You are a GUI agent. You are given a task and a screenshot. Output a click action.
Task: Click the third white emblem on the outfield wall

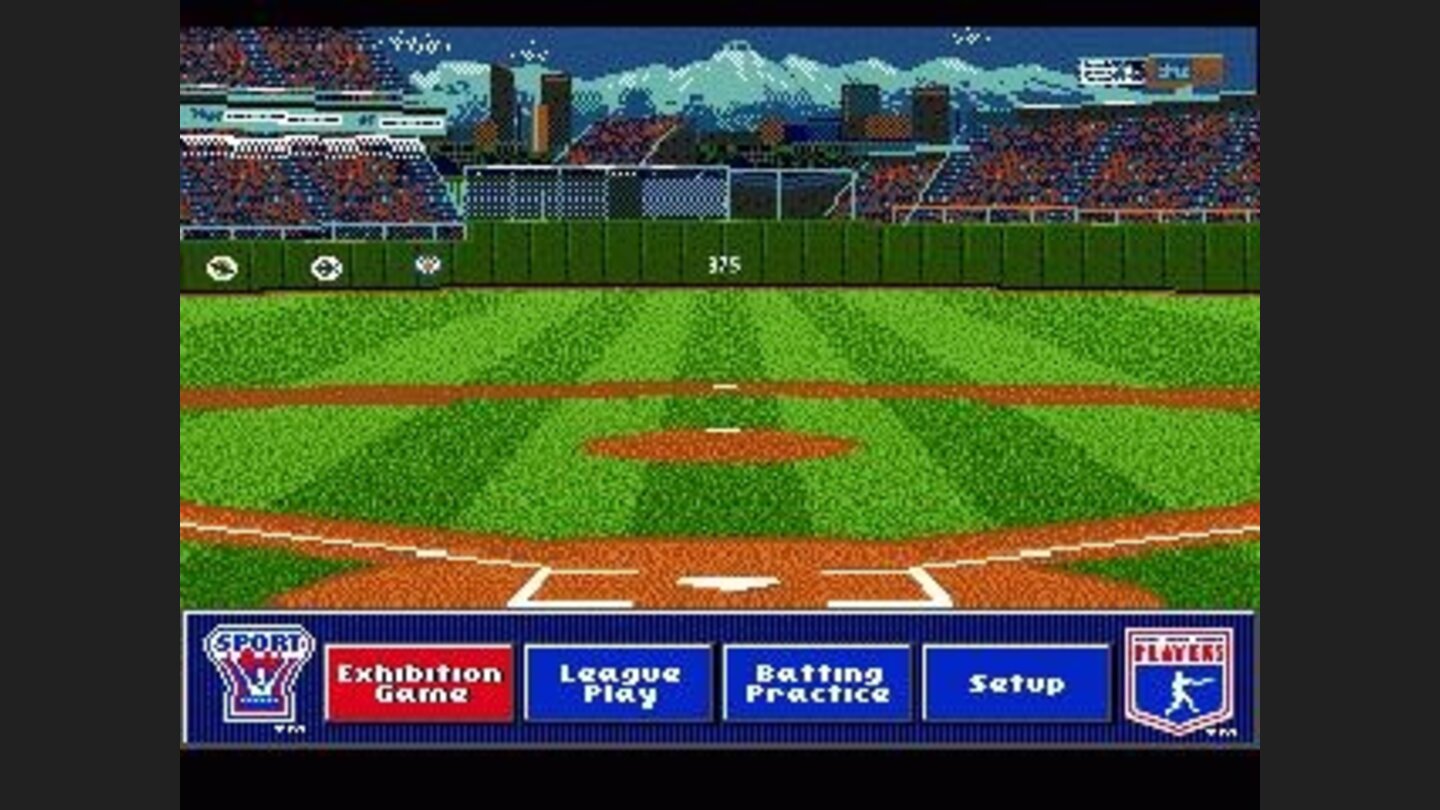coord(427,265)
